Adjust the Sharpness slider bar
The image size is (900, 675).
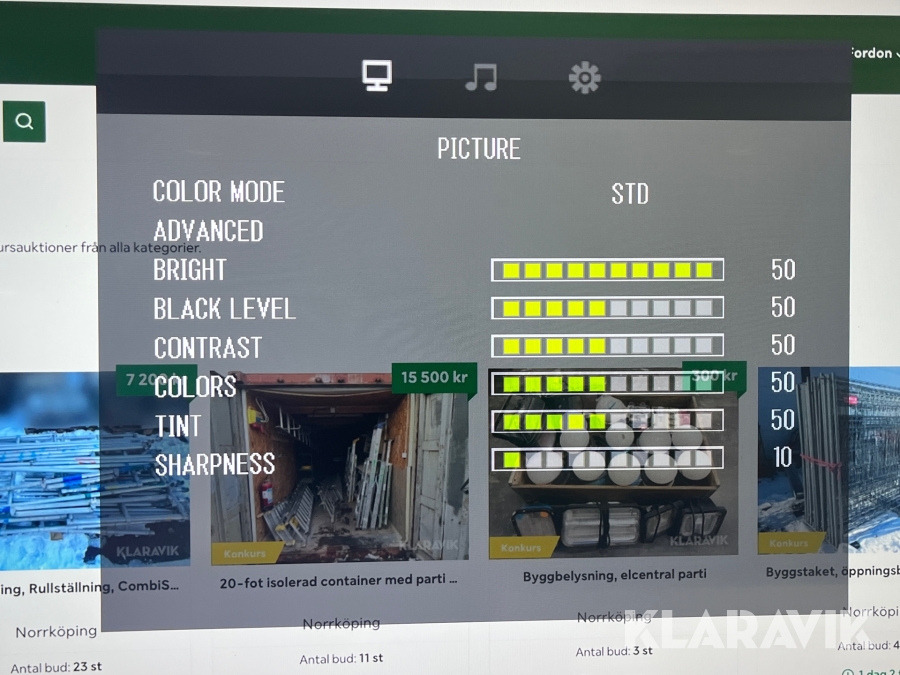(x=607, y=459)
